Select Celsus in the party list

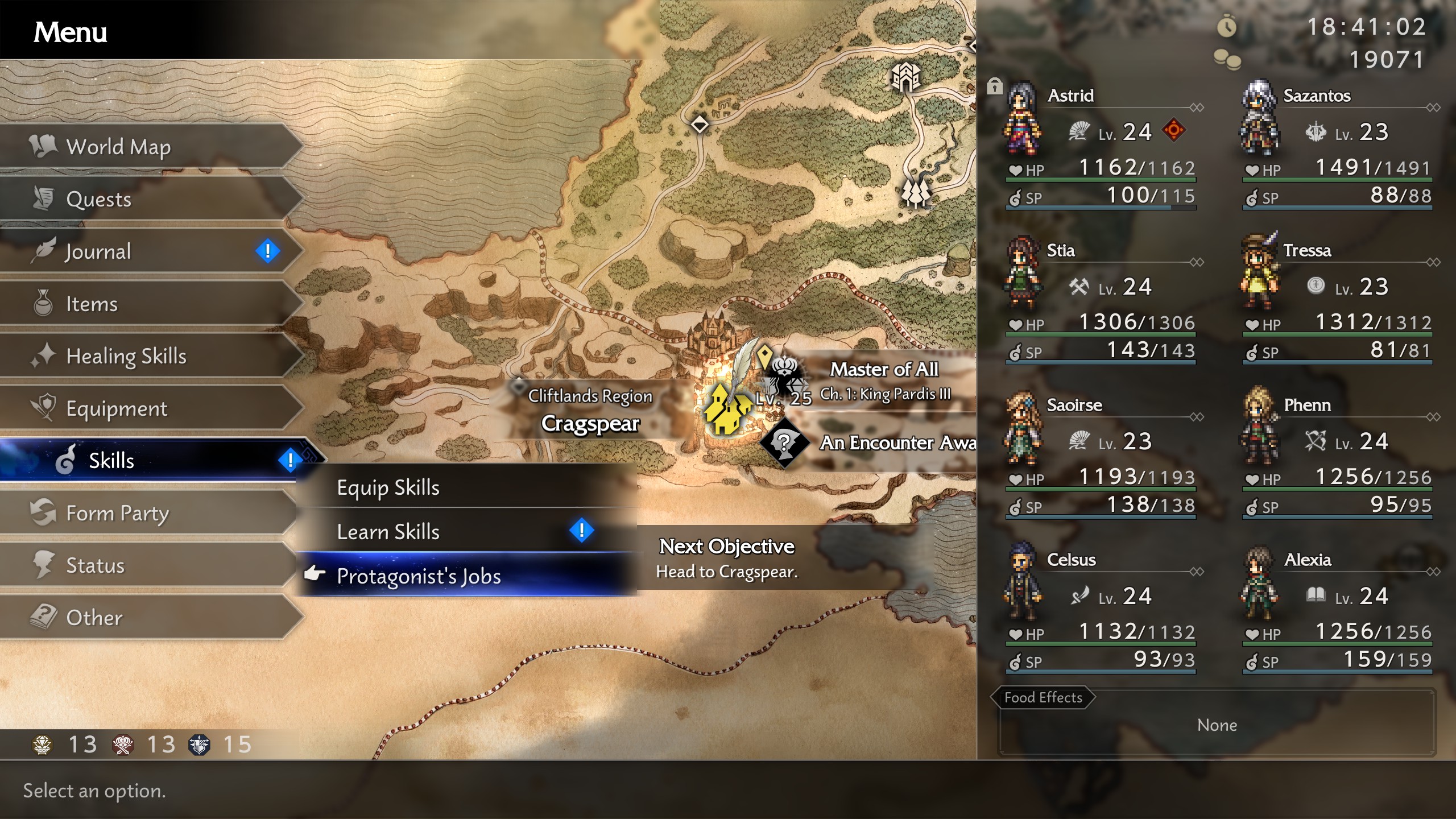(x=1101, y=612)
